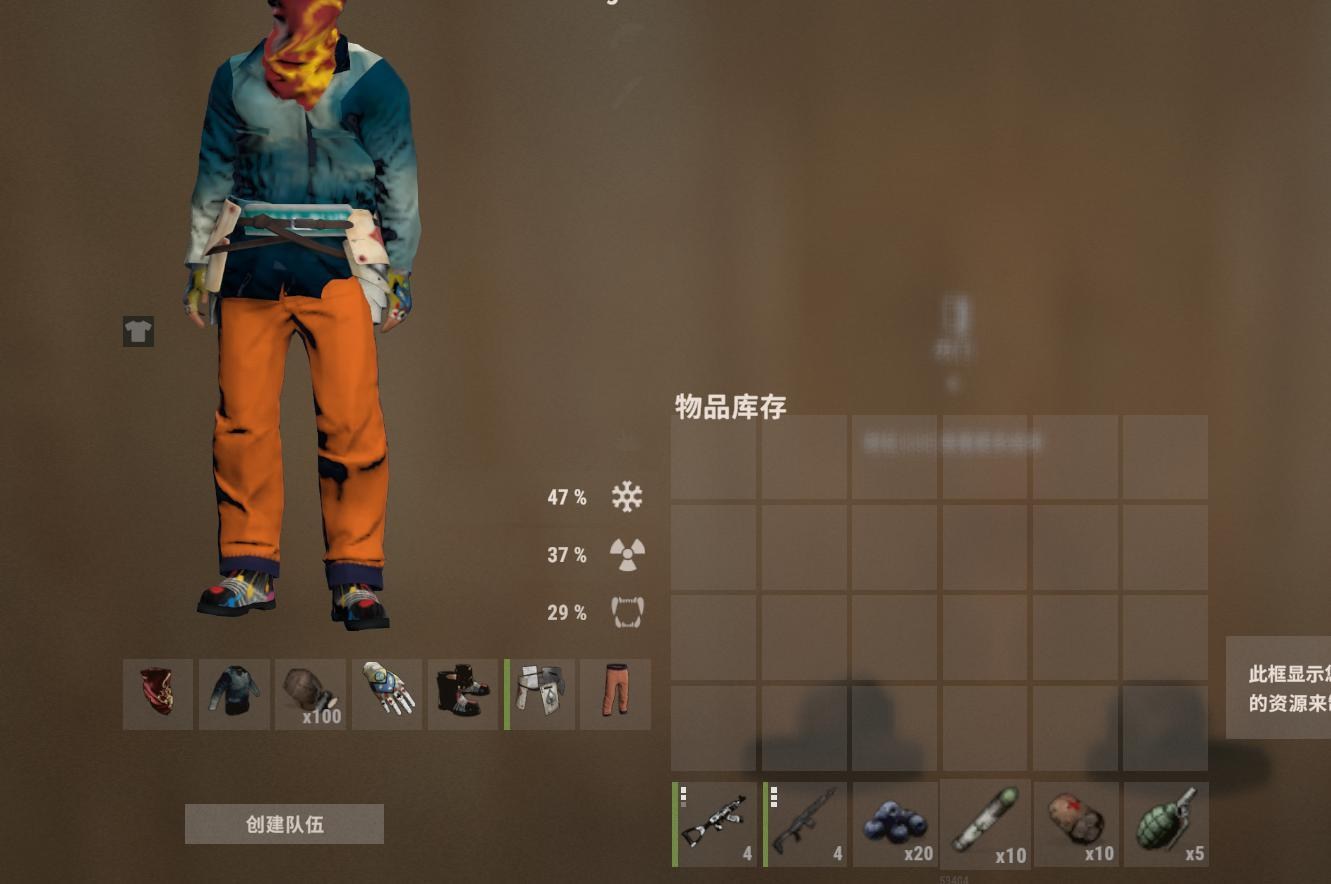1331x884 pixels.
Task: Click the green durability bar on the AK
Action: 677,823
